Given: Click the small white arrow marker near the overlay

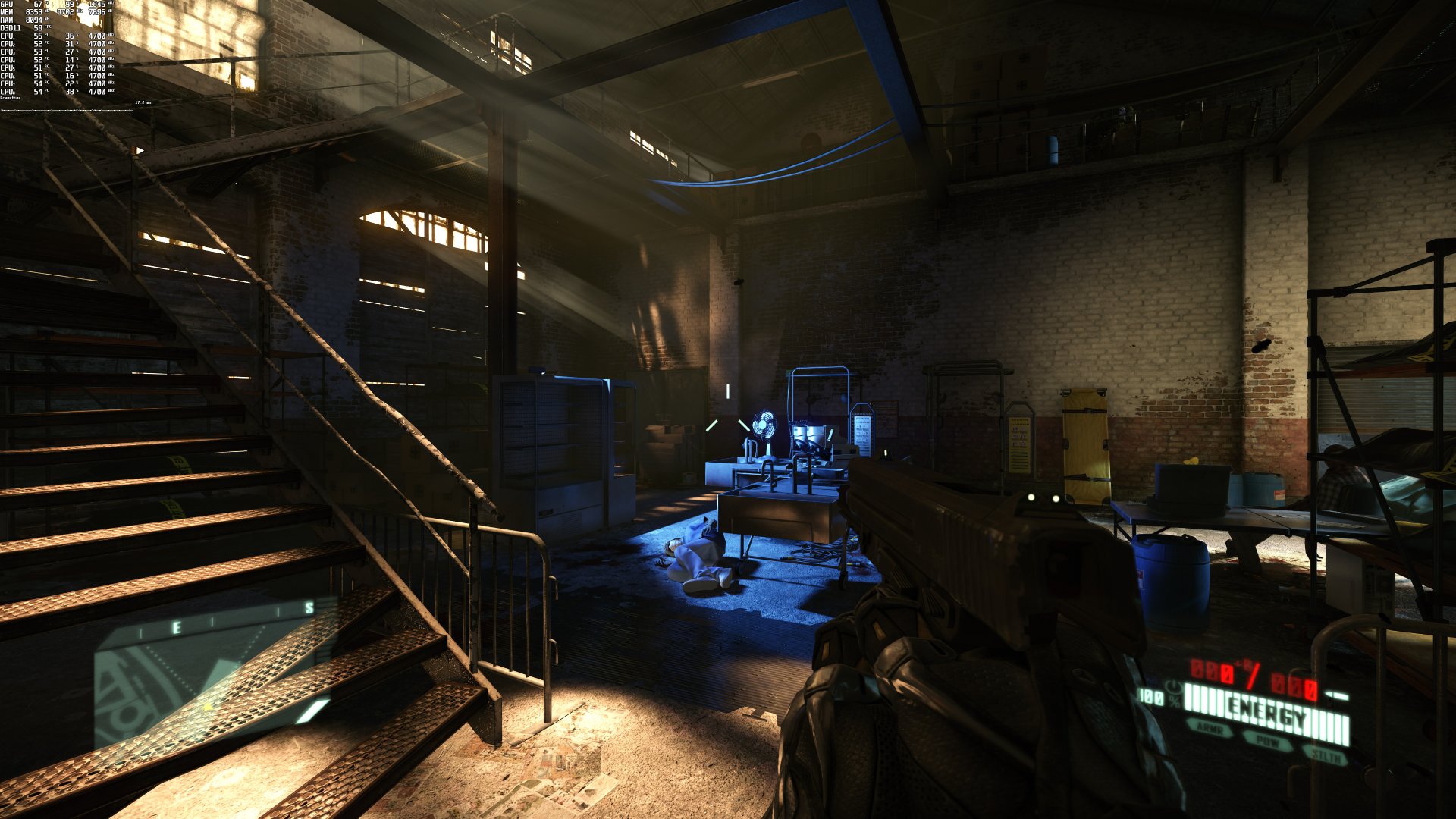Looking at the screenshot, I should pos(140,149).
